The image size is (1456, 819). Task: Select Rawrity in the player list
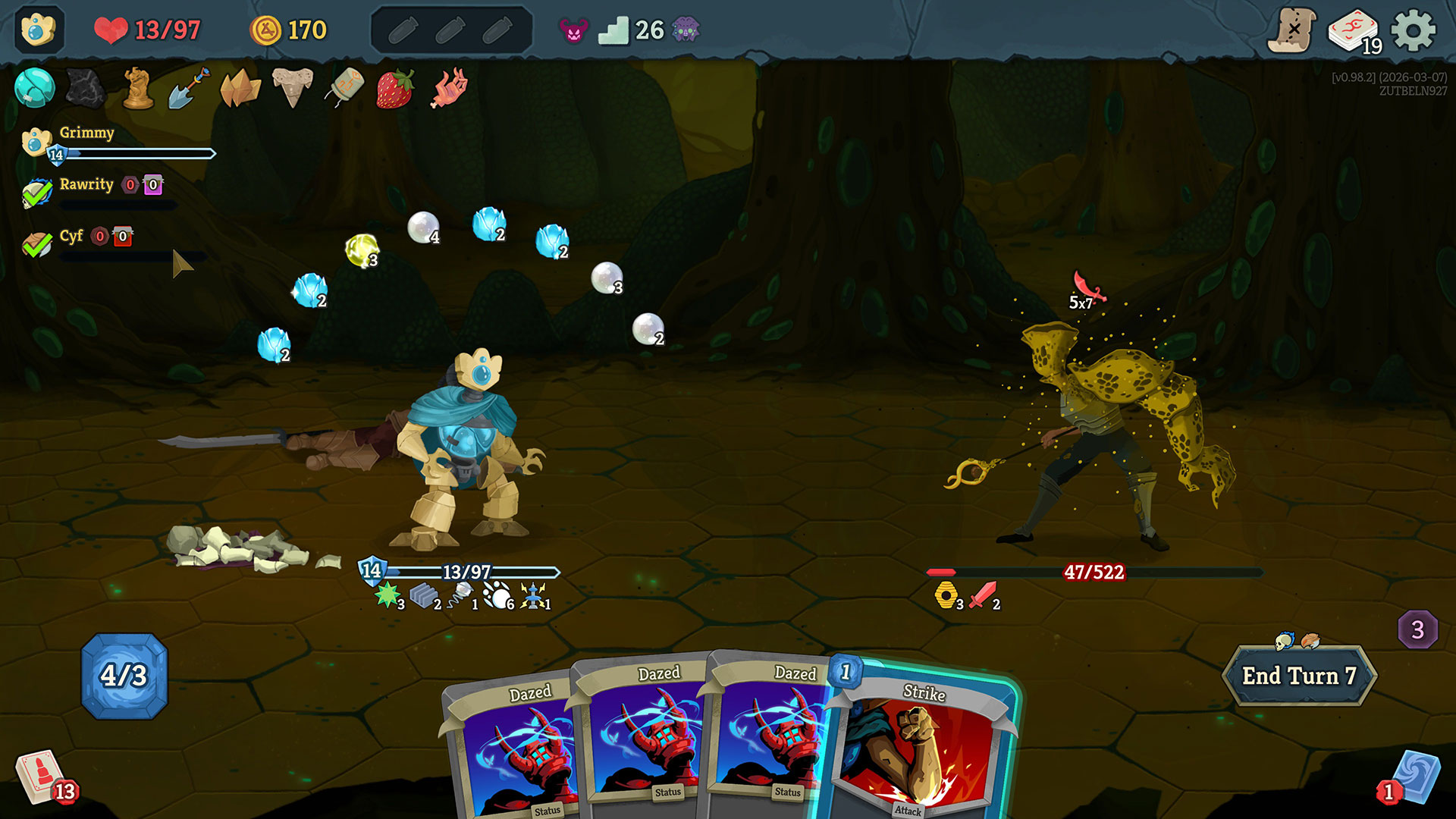click(x=86, y=185)
